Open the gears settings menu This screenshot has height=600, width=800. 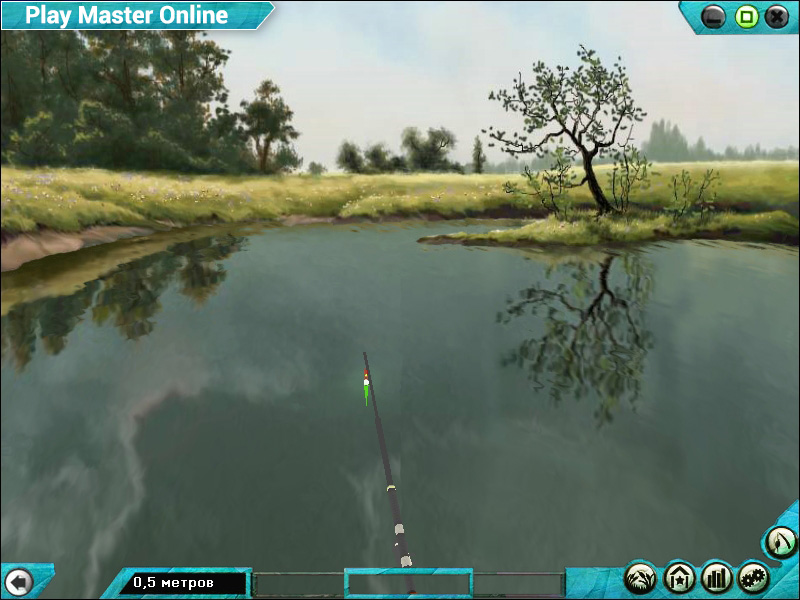(754, 577)
